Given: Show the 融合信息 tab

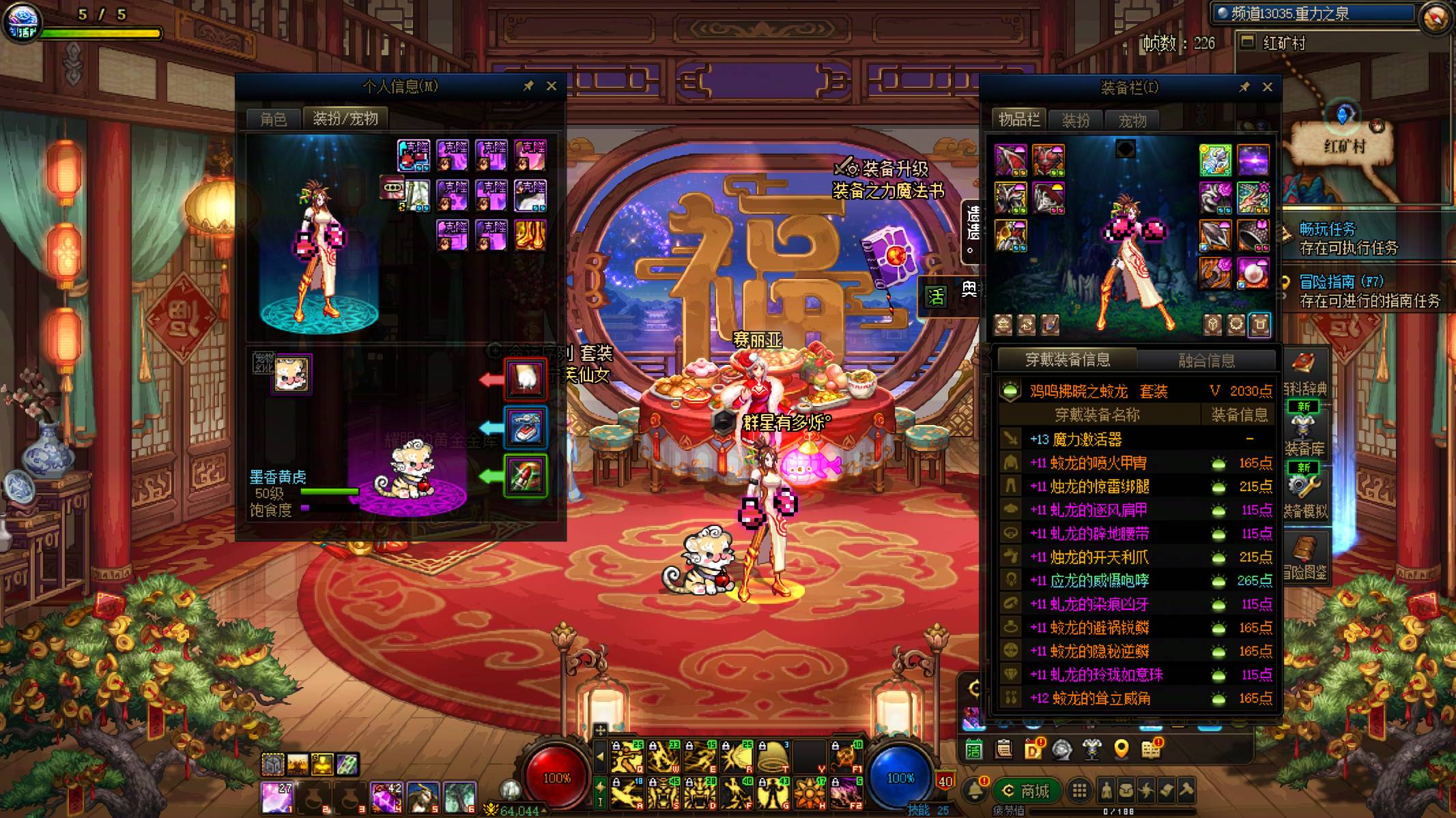Looking at the screenshot, I should tap(1206, 360).
